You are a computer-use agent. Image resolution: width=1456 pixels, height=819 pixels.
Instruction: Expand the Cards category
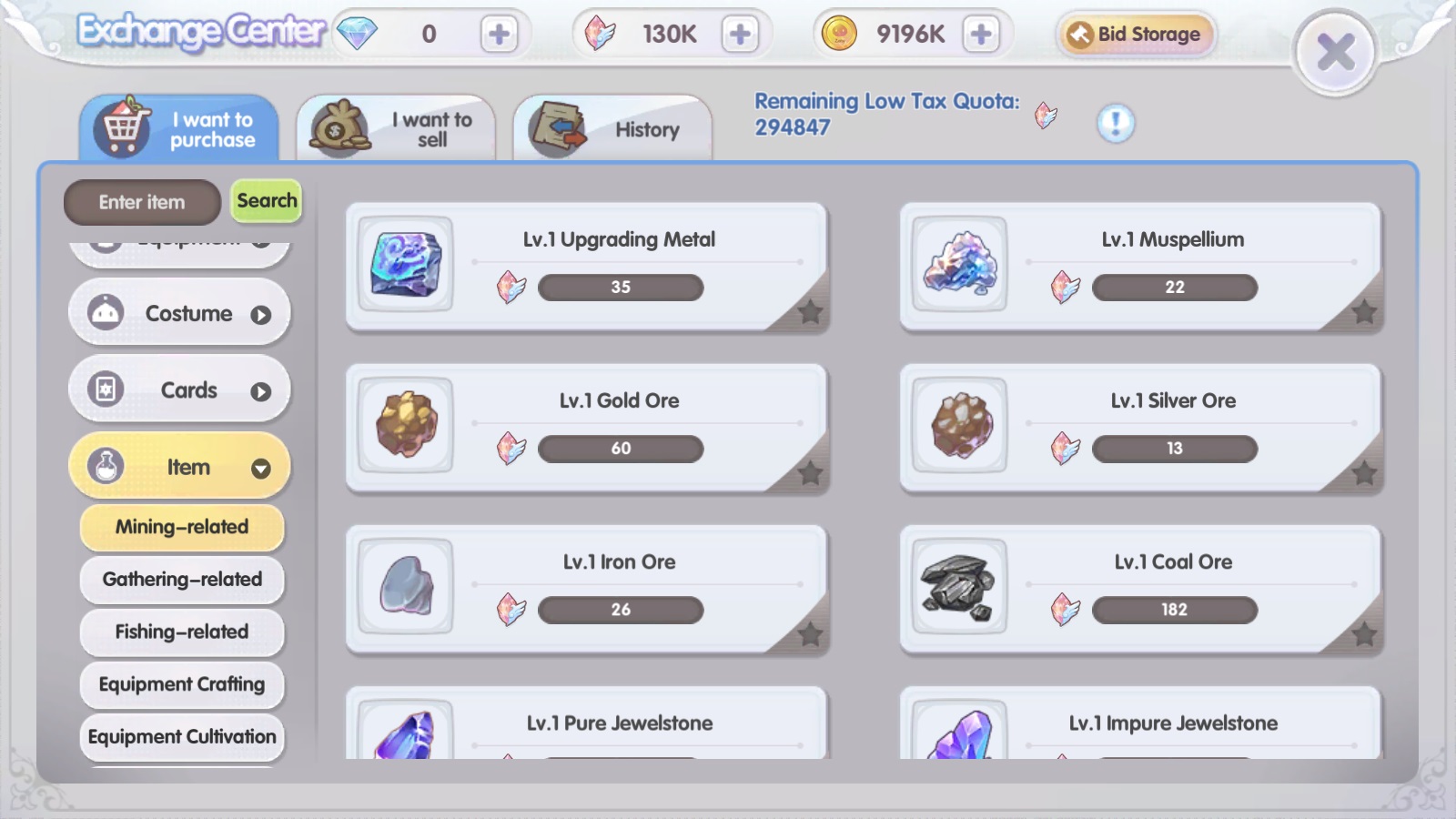click(x=262, y=389)
